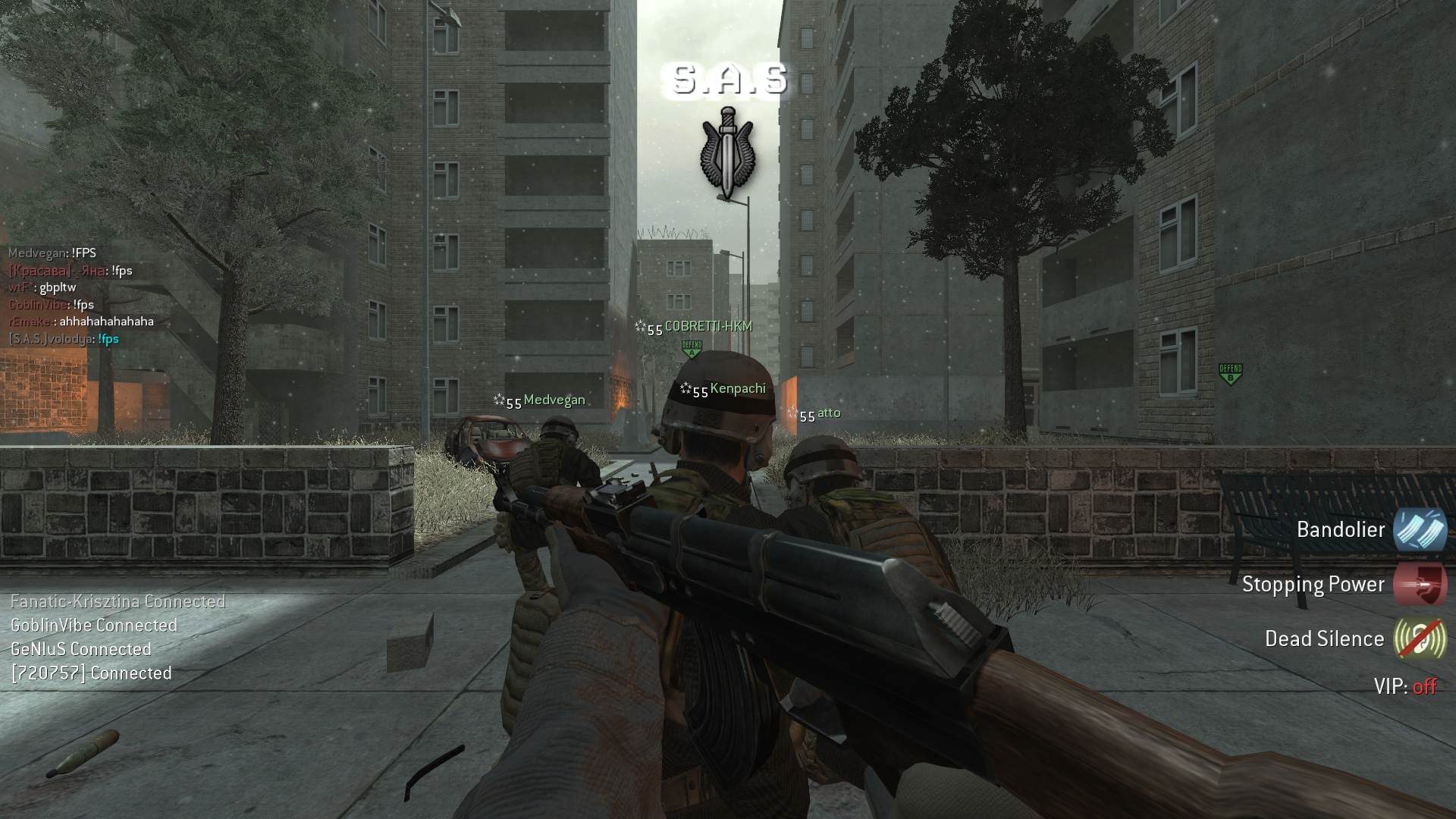The height and width of the screenshot is (819, 1456).
Task: Click the [S.A.S.]volodya chat line
Action: 64,339
